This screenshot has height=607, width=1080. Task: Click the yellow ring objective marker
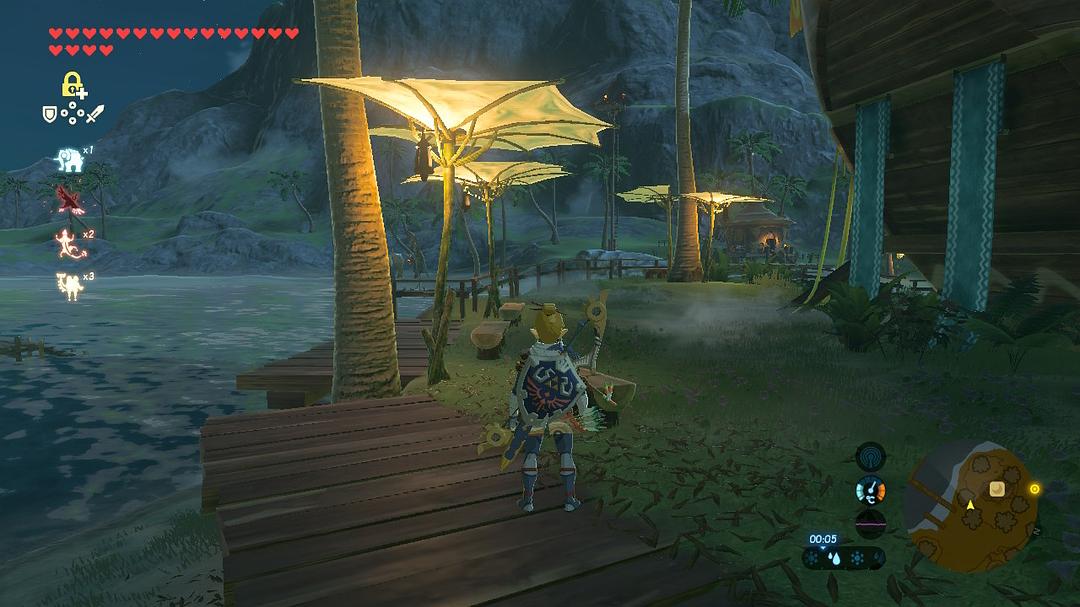point(1034,489)
